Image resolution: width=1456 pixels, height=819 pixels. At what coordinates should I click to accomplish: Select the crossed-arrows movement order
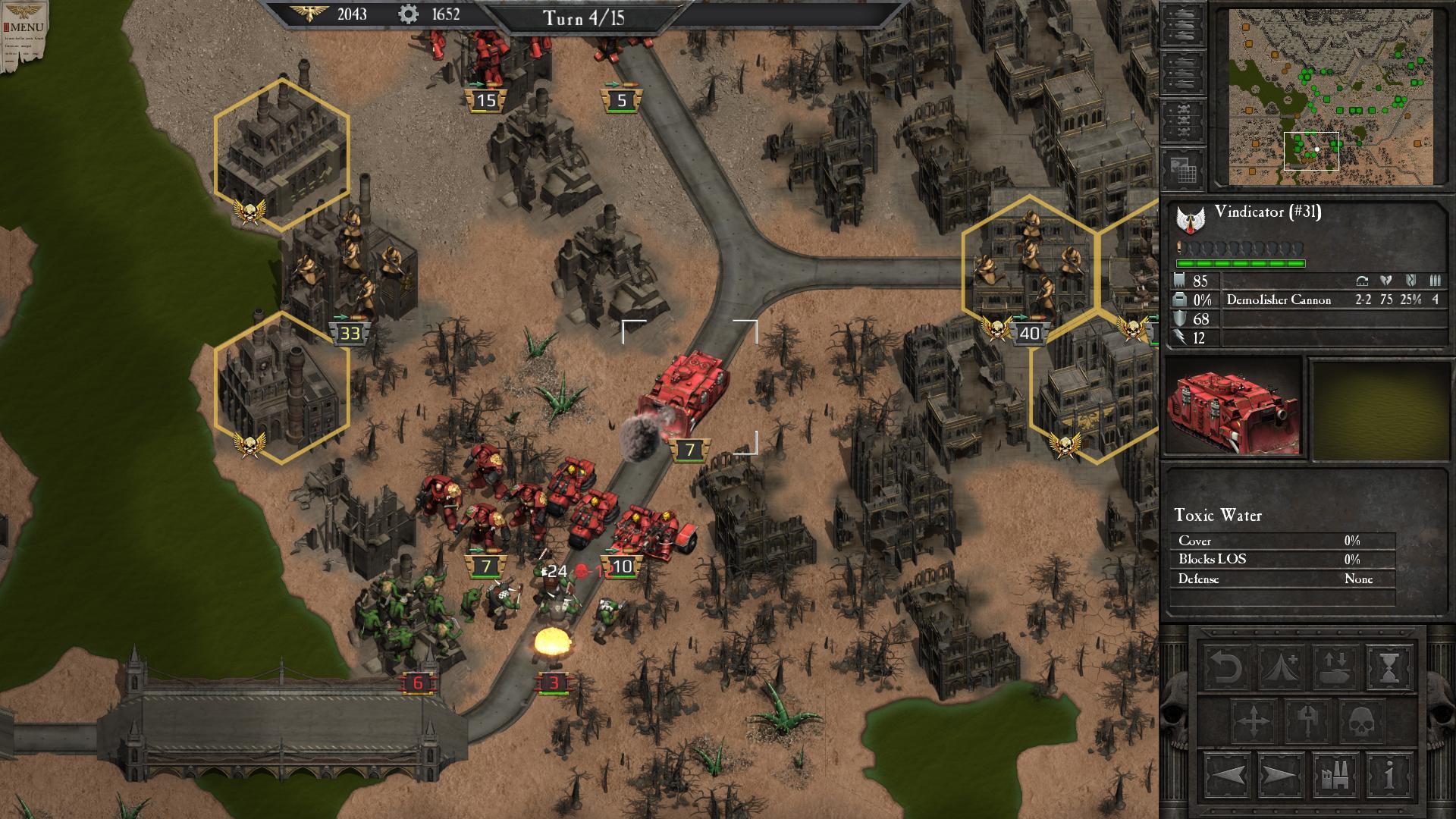(1252, 719)
